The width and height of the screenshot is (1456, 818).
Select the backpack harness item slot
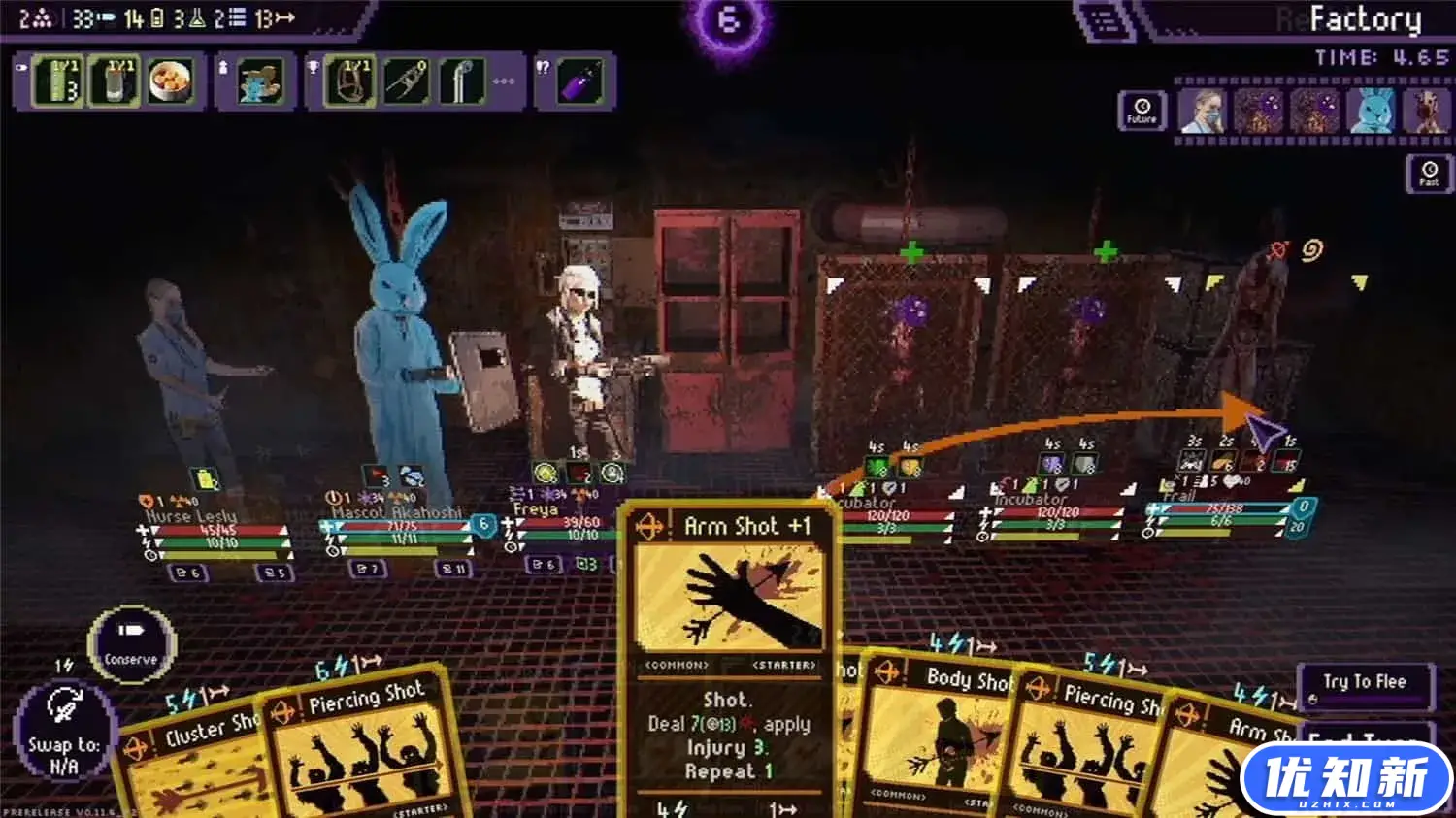coord(349,81)
